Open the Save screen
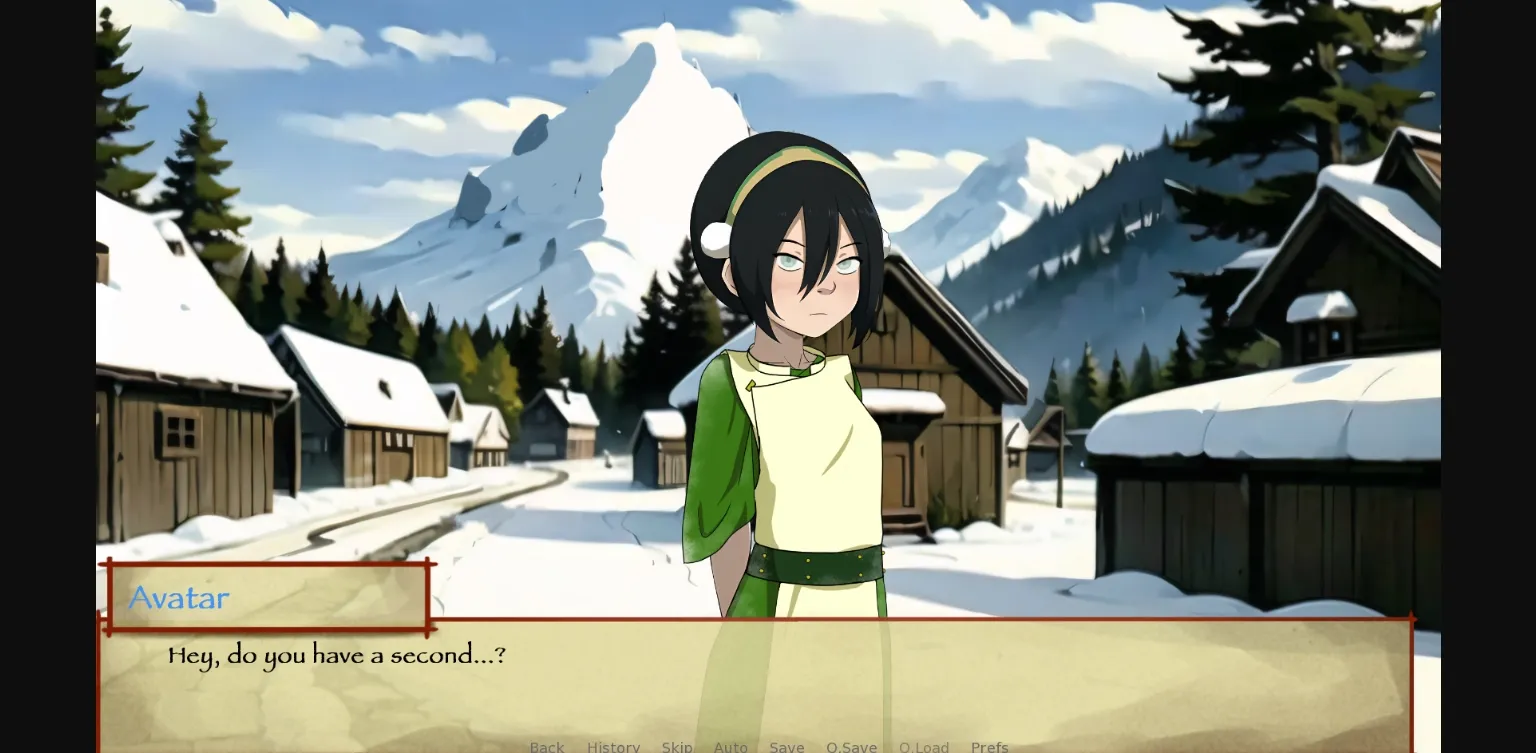The height and width of the screenshot is (753, 1536). point(787,746)
